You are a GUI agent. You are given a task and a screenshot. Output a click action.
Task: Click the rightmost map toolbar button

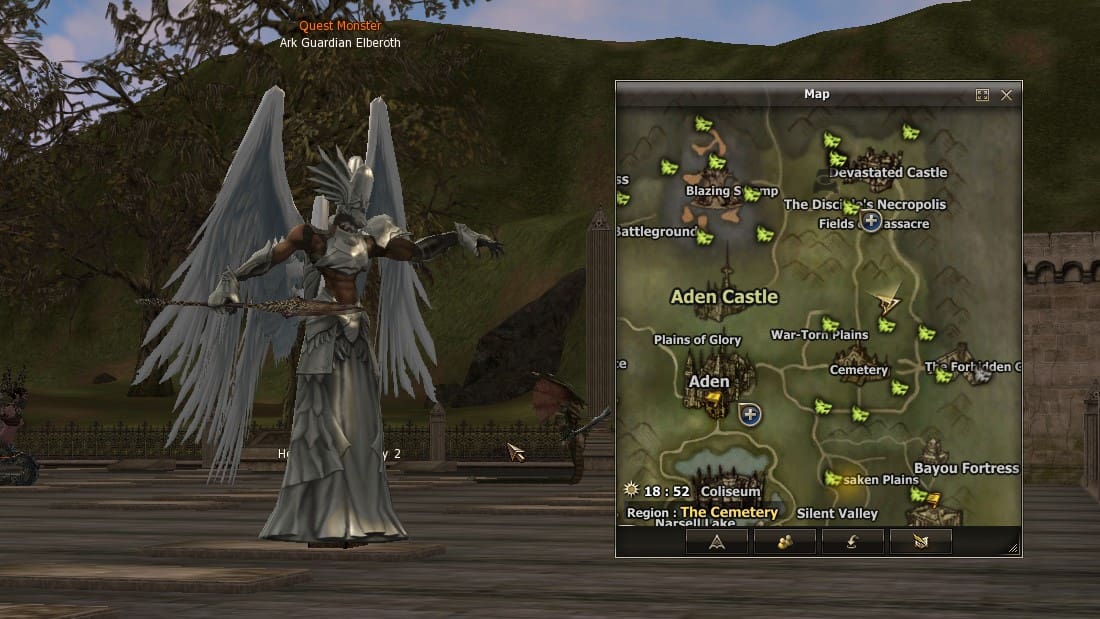coord(920,542)
